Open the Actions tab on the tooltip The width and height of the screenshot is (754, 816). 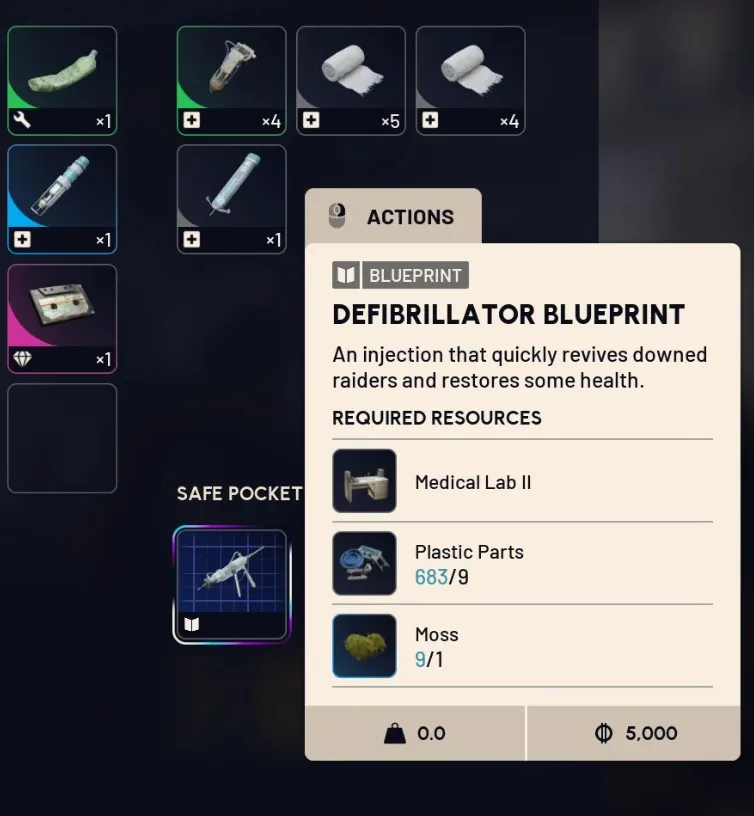(x=393, y=217)
